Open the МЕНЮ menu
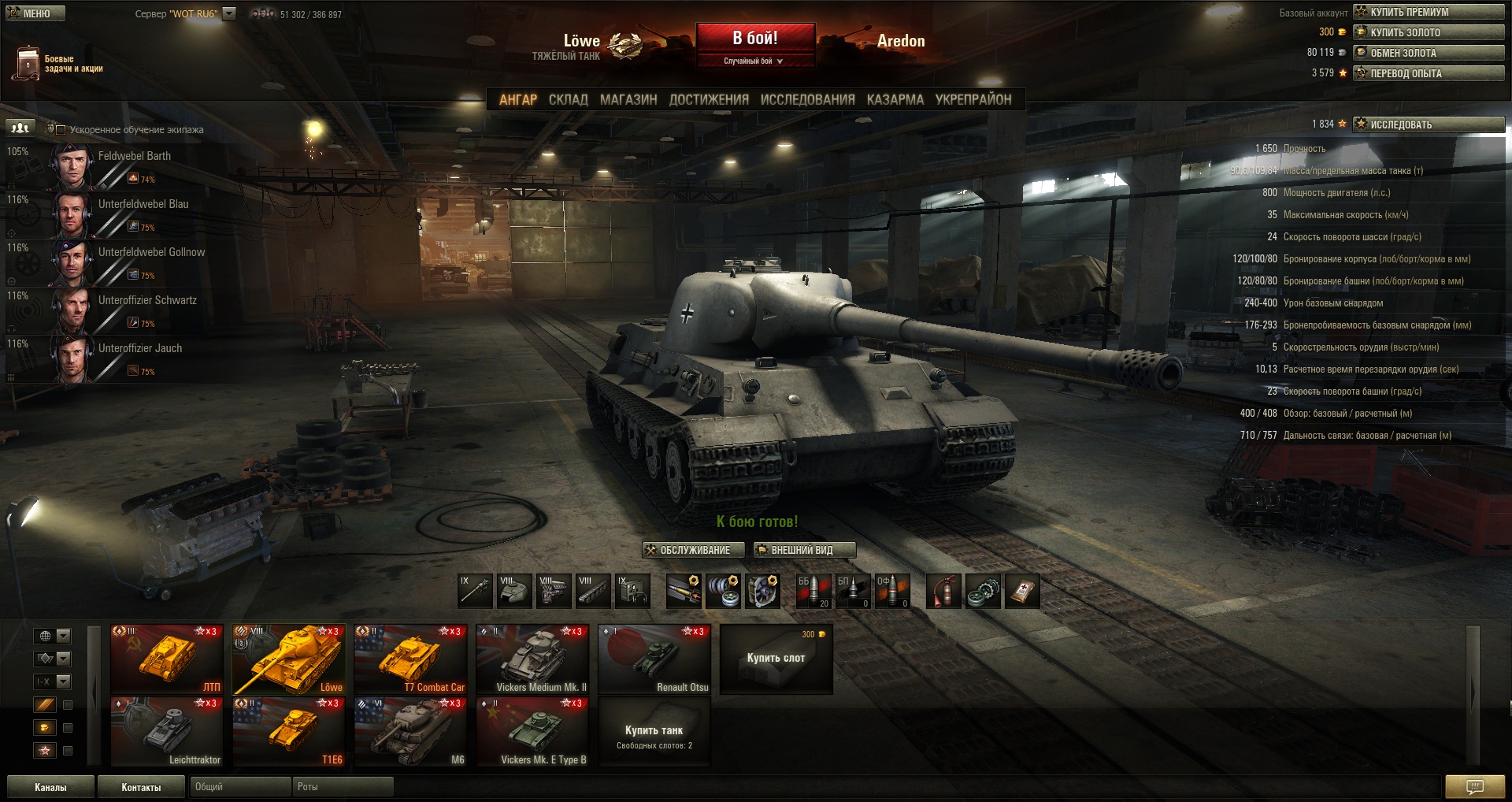Viewport: 1512px width, 802px height. [x=35, y=13]
